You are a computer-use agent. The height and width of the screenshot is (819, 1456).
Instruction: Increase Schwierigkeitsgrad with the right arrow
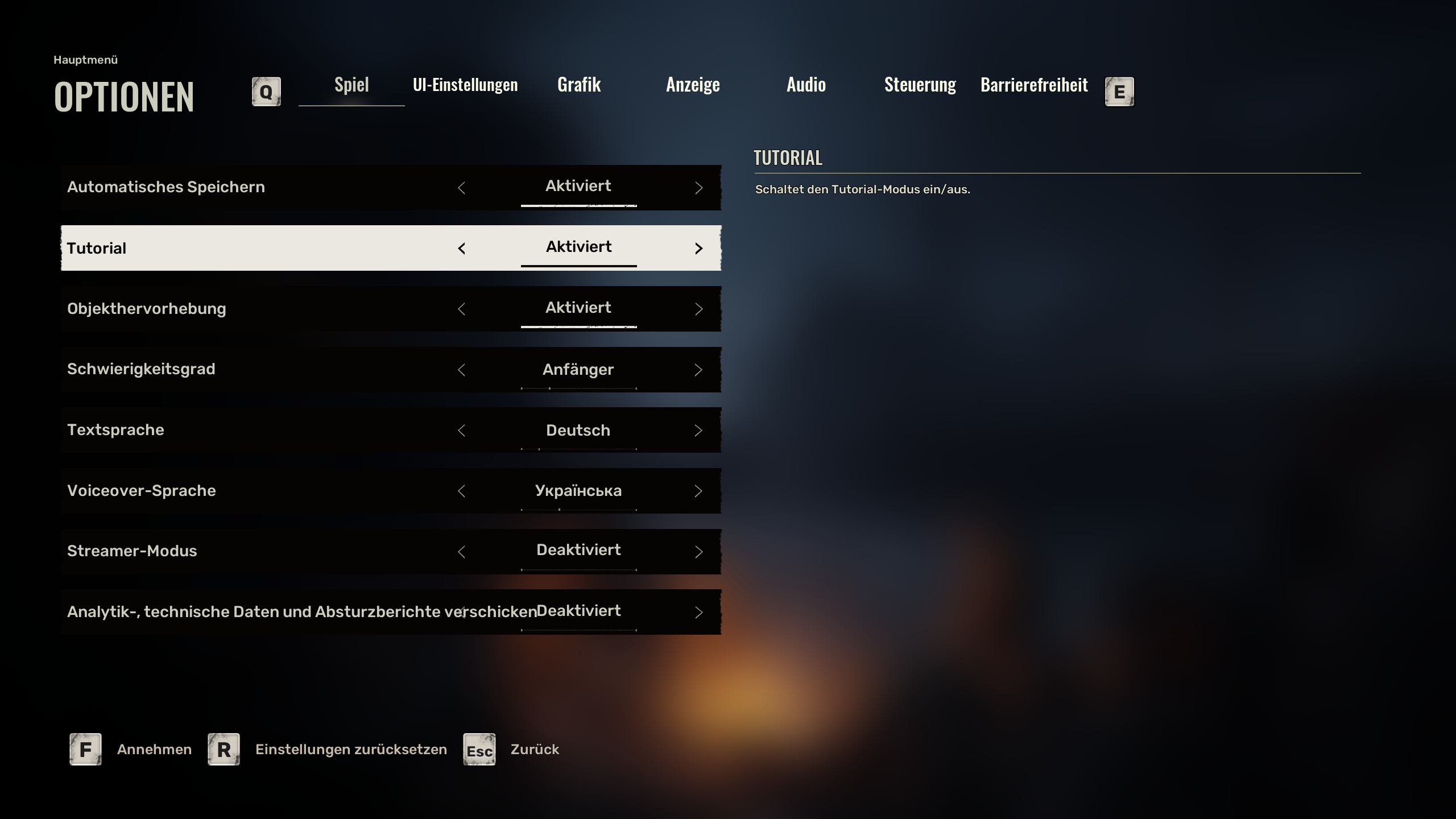point(699,370)
